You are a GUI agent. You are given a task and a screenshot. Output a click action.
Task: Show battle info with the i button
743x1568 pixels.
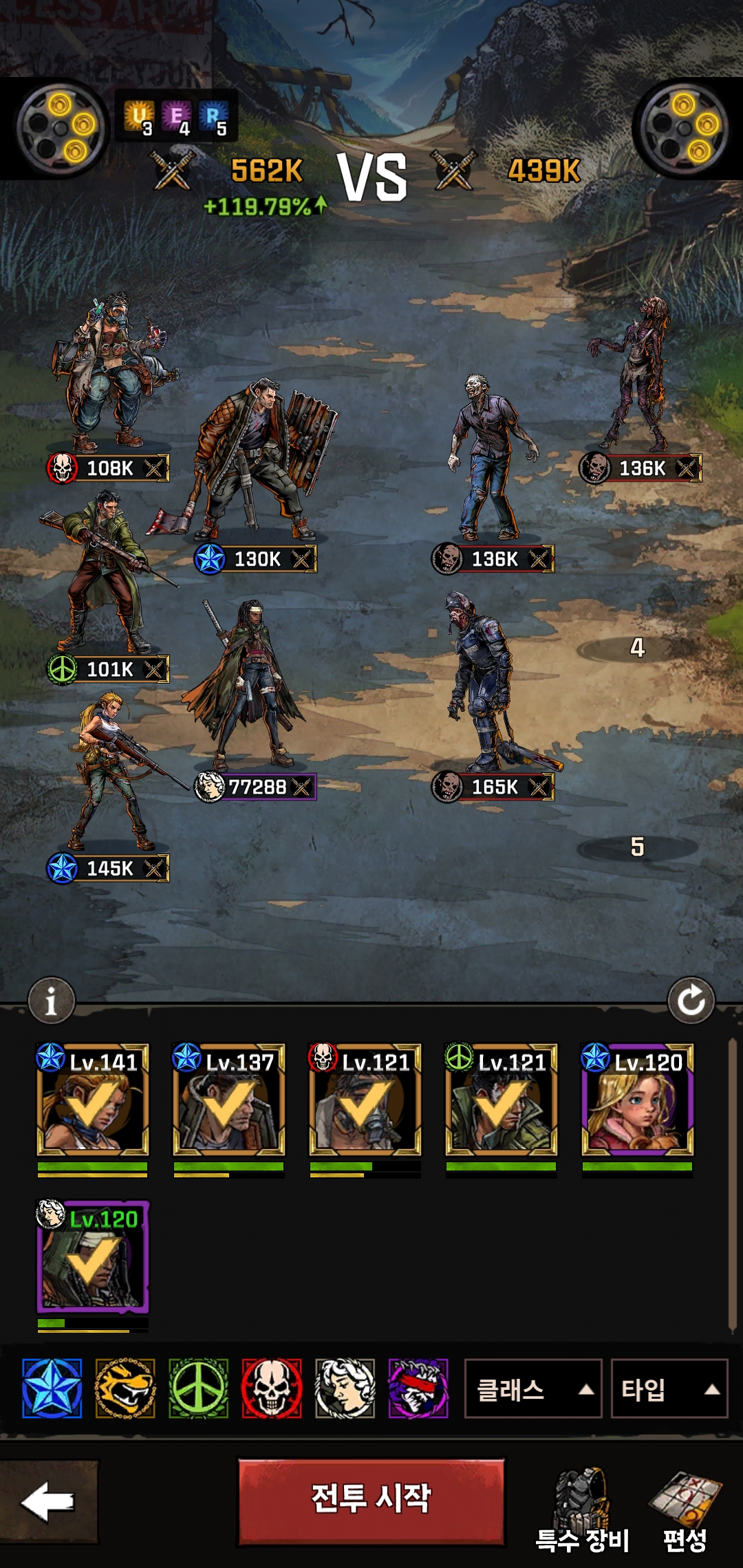51,1001
